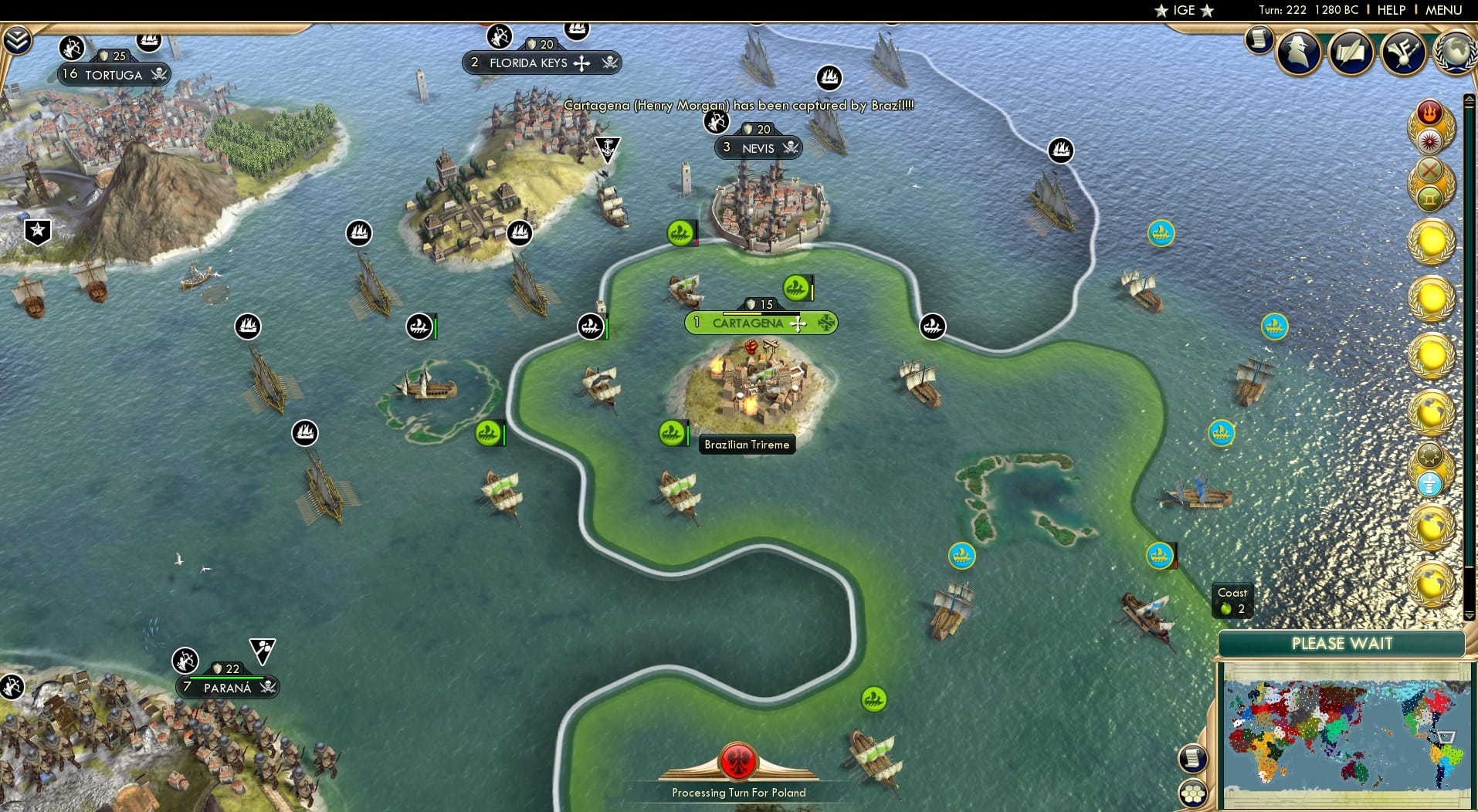Click the Coast tile yield popup
The image size is (1478, 812).
click(1232, 600)
